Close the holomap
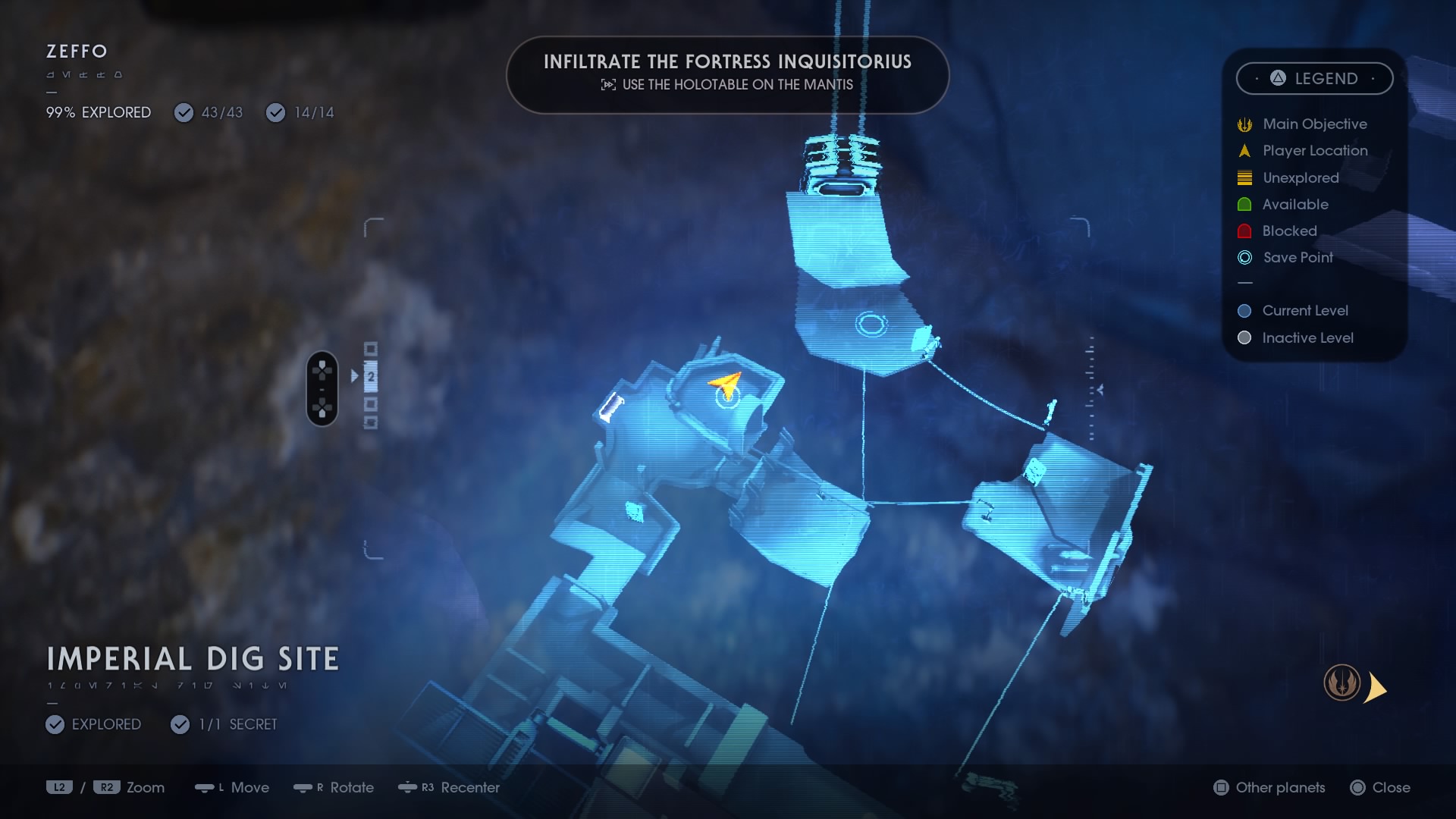This screenshot has width=1456, height=819. click(x=1380, y=788)
